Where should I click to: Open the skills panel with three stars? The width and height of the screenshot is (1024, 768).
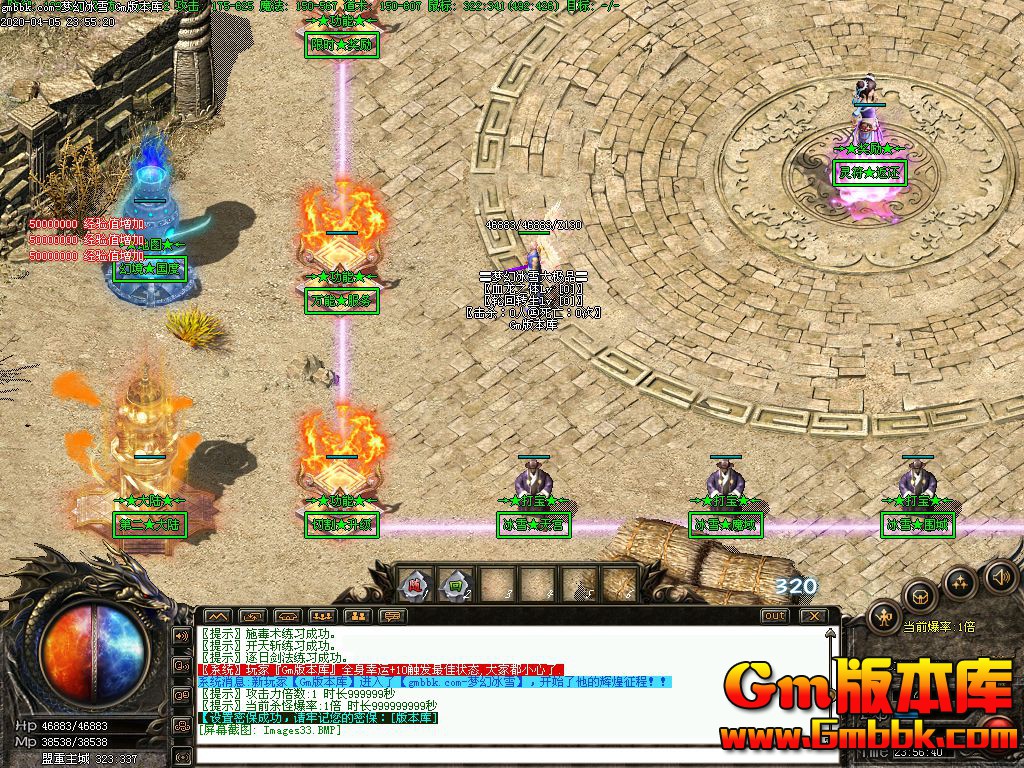pyautogui.click(x=960, y=583)
